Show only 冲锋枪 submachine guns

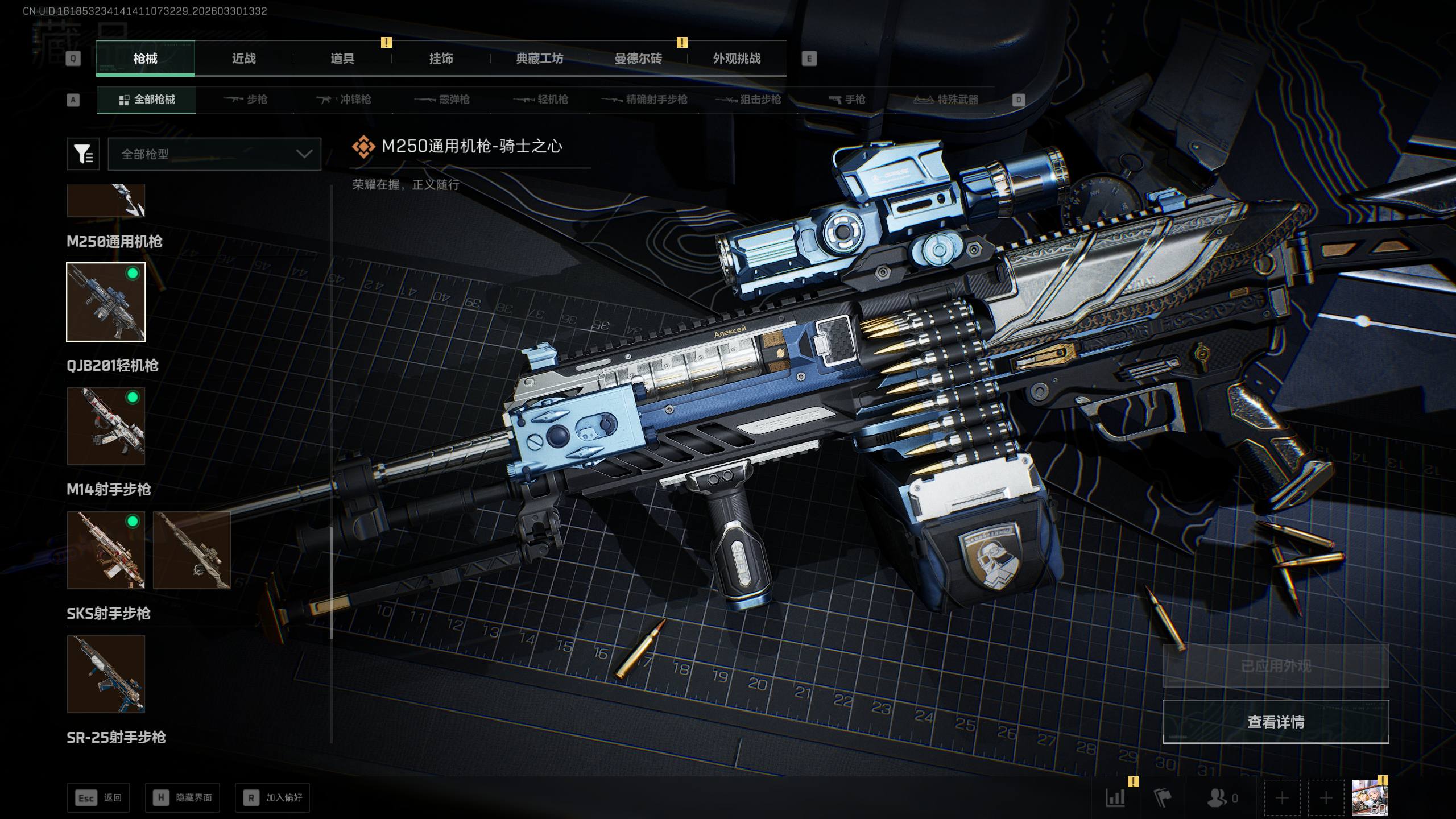click(x=344, y=100)
